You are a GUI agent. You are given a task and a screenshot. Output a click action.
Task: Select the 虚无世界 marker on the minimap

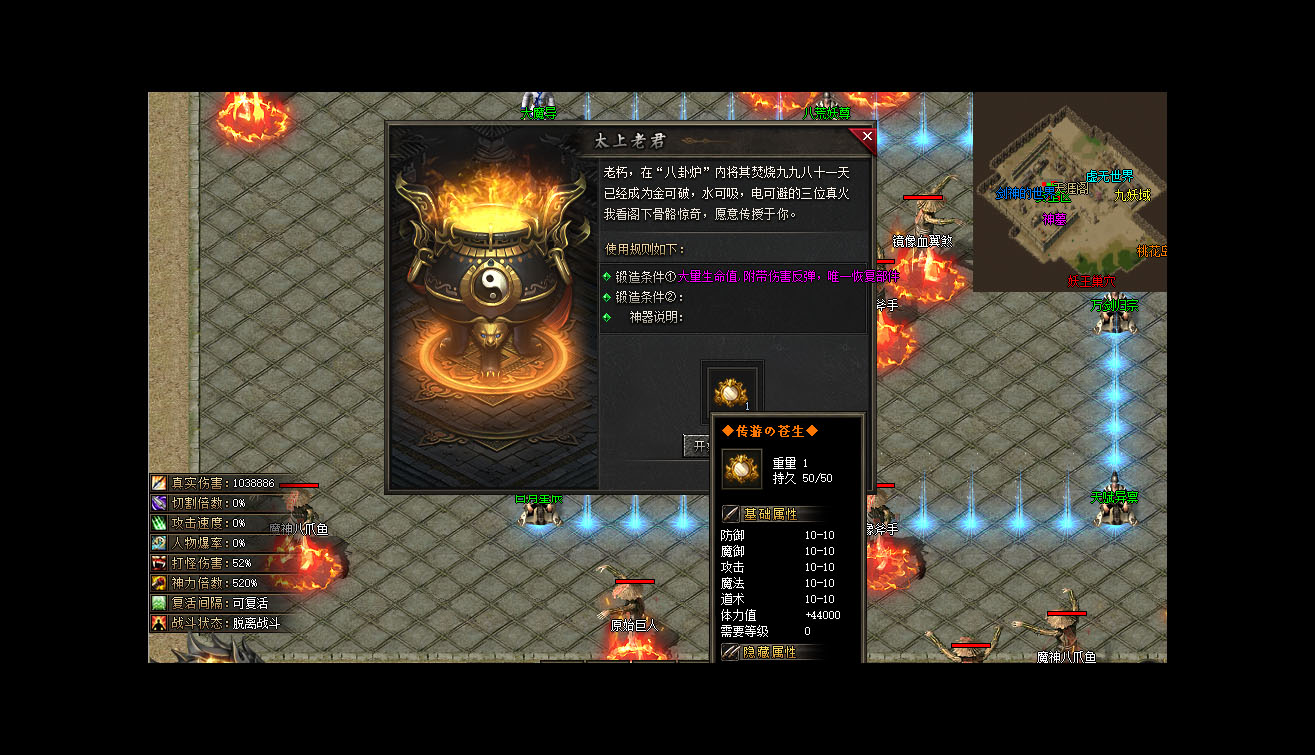click(1110, 177)
